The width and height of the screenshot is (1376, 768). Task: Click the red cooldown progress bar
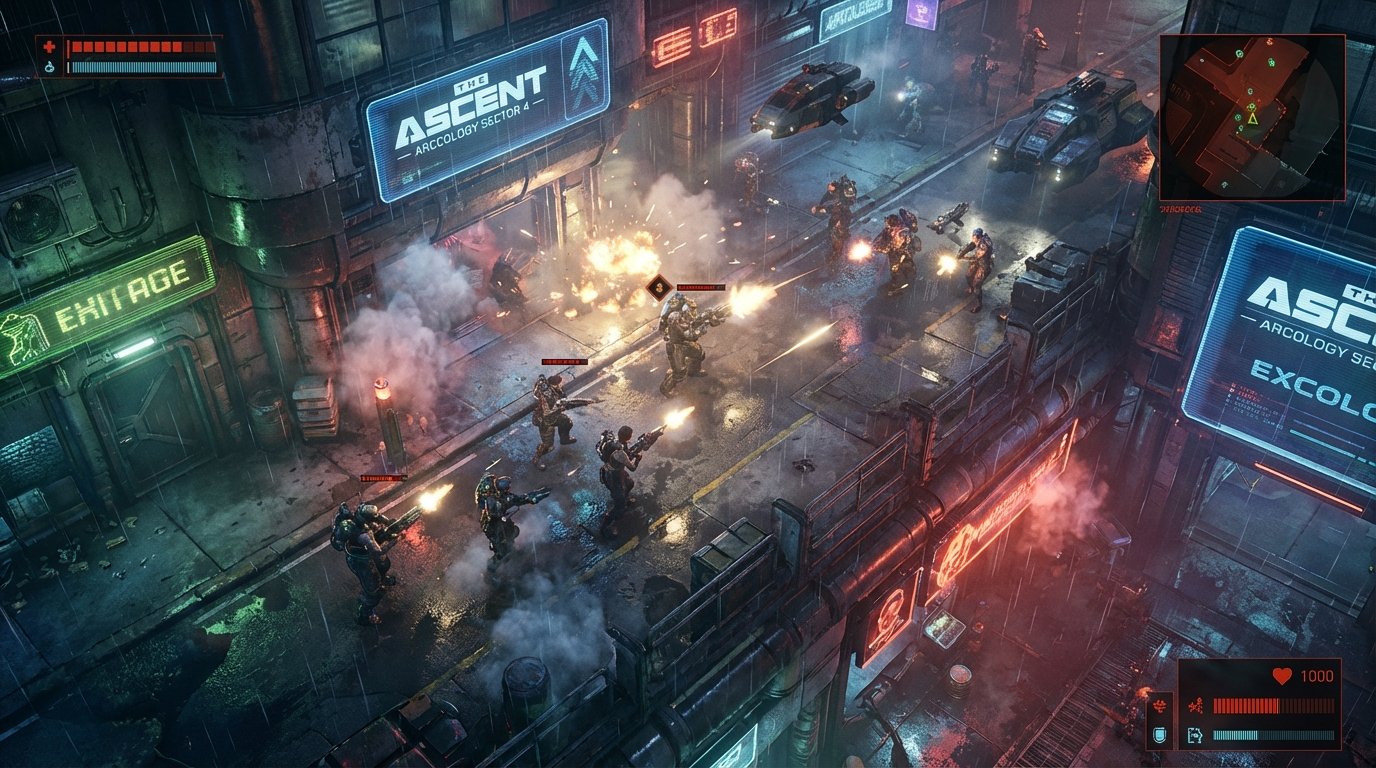click(1272, 707)
